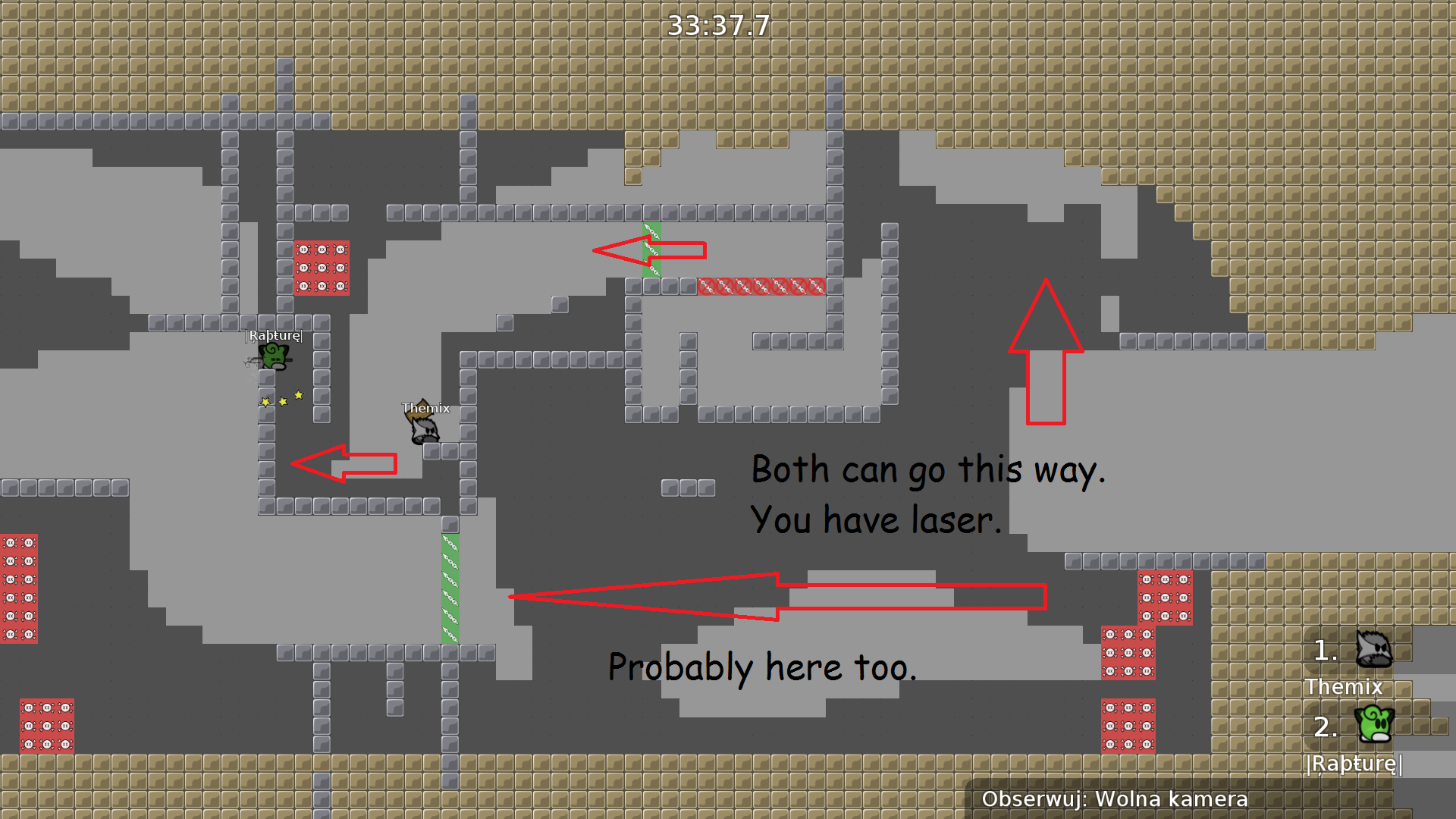Click the green laser-door tile column
The image size is (1456, 819).
450,588
